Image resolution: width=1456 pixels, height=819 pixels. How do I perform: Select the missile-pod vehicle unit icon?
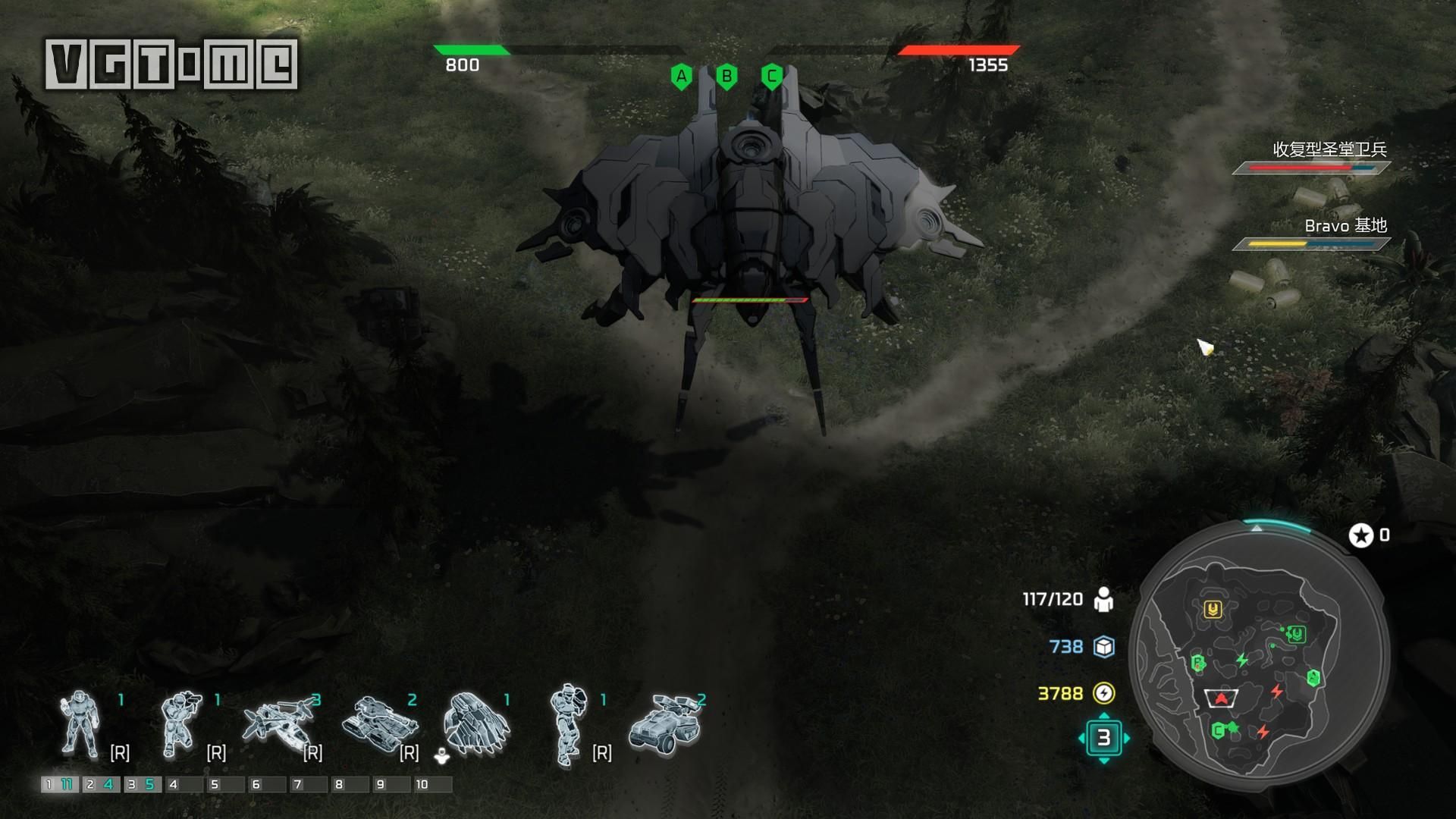pyautogui.click(x=665, y=725)
